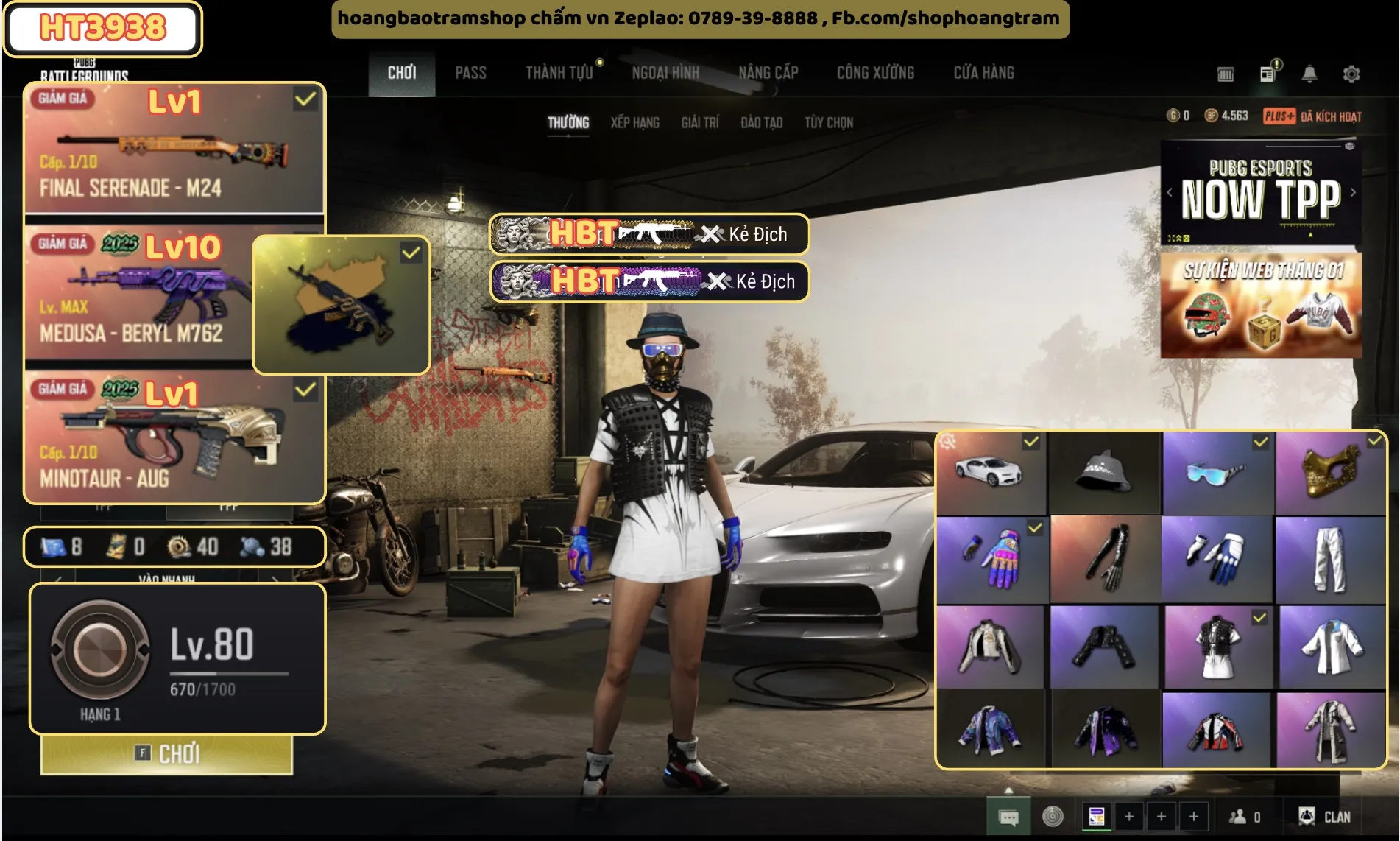
Task: Switch to the PASS tab
Action: point(470,73)
